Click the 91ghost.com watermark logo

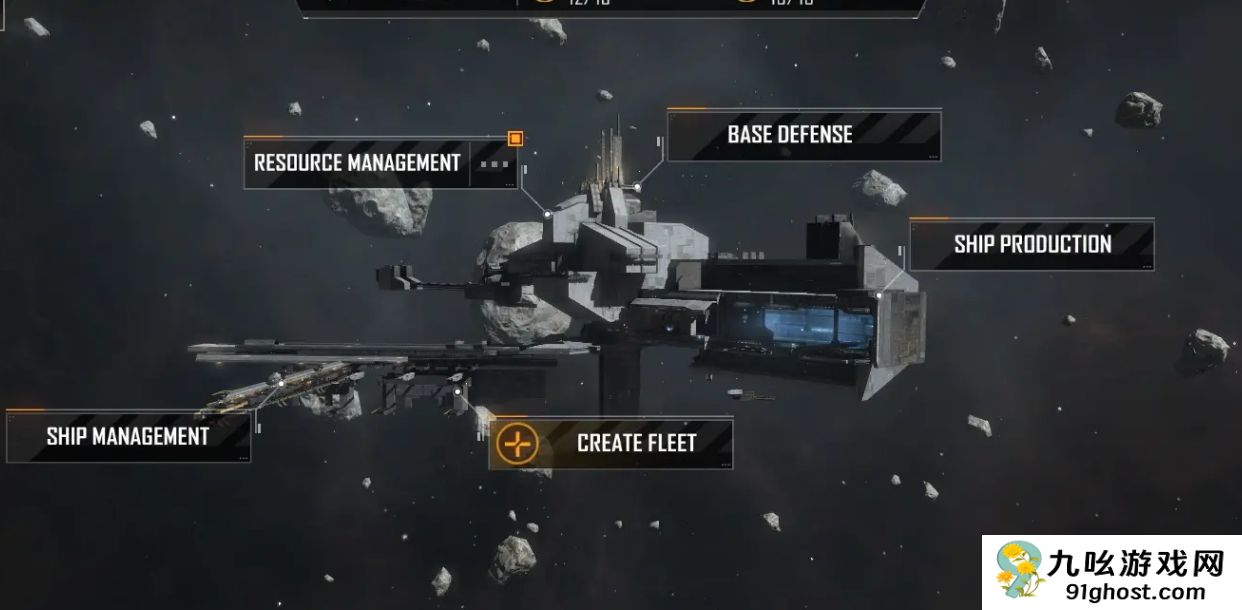(x=1111, y=573)
